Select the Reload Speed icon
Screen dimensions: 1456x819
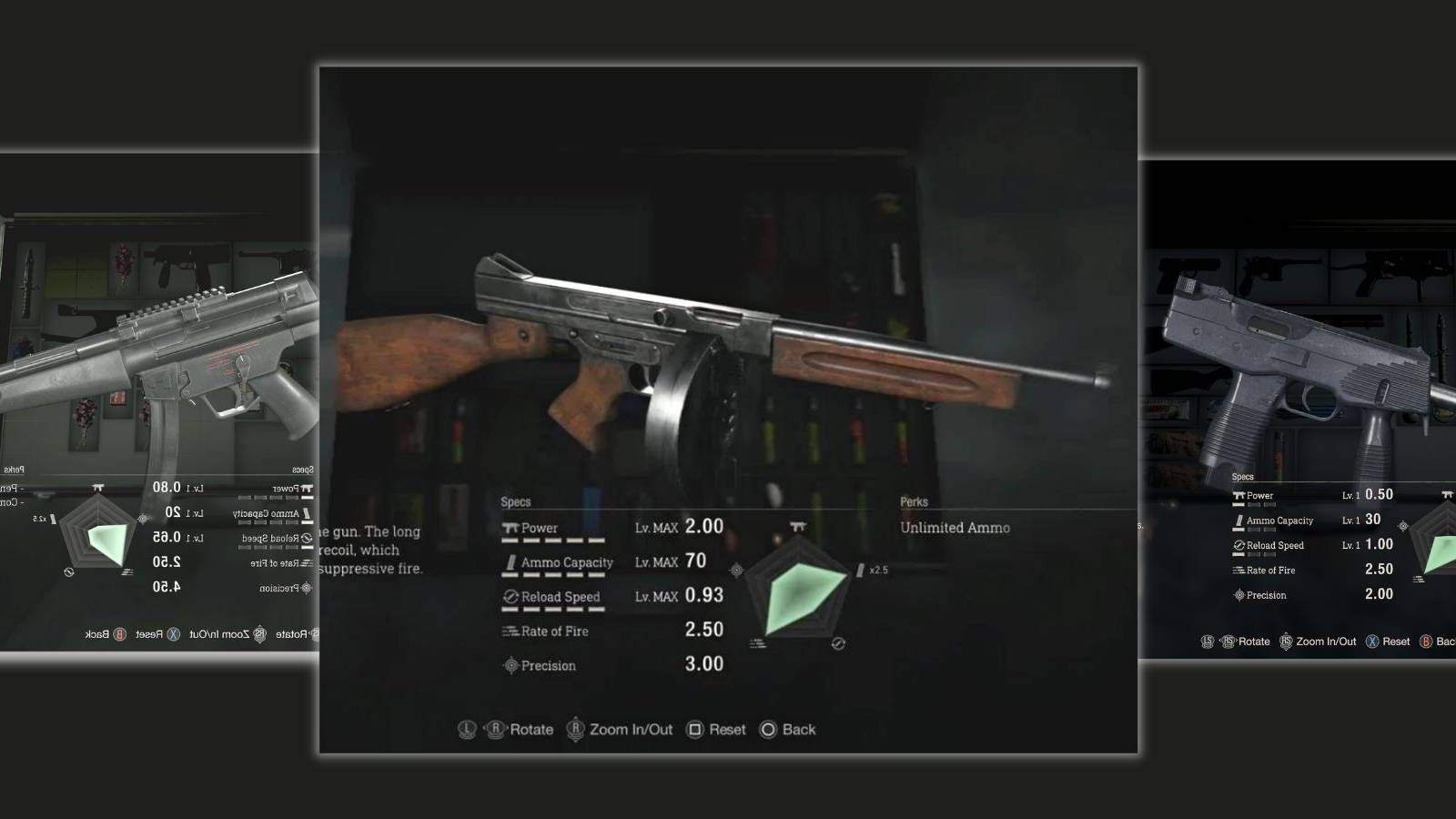510,597
